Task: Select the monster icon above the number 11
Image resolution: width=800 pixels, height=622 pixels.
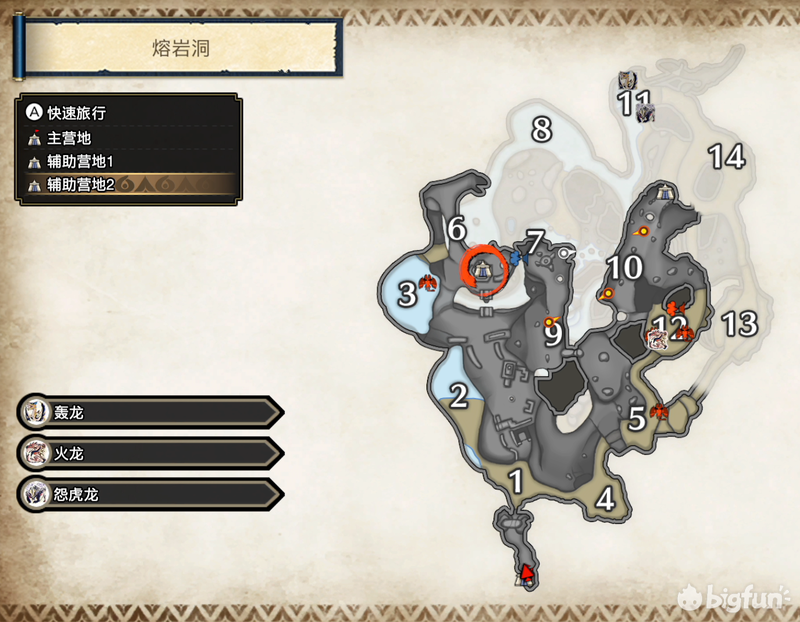Action: (627, 81)
